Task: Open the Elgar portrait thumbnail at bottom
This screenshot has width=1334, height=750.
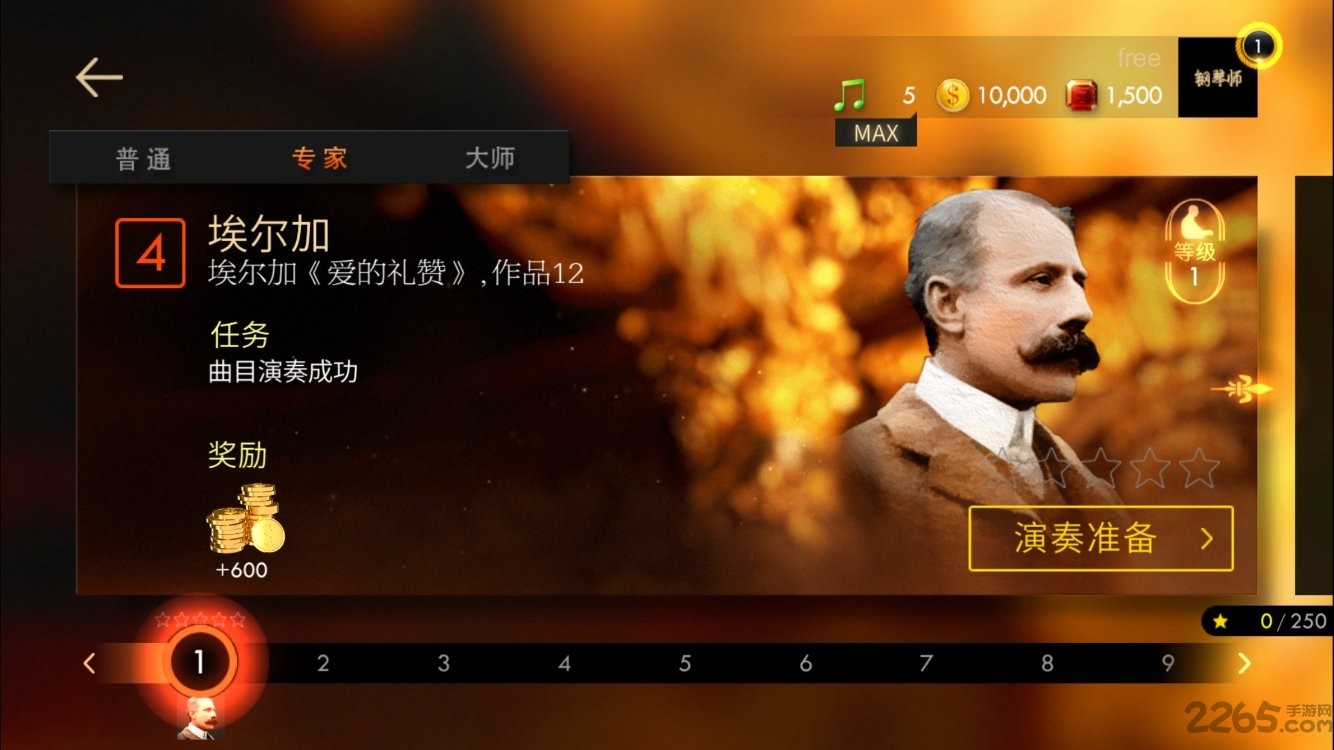Action: point(201,718)
